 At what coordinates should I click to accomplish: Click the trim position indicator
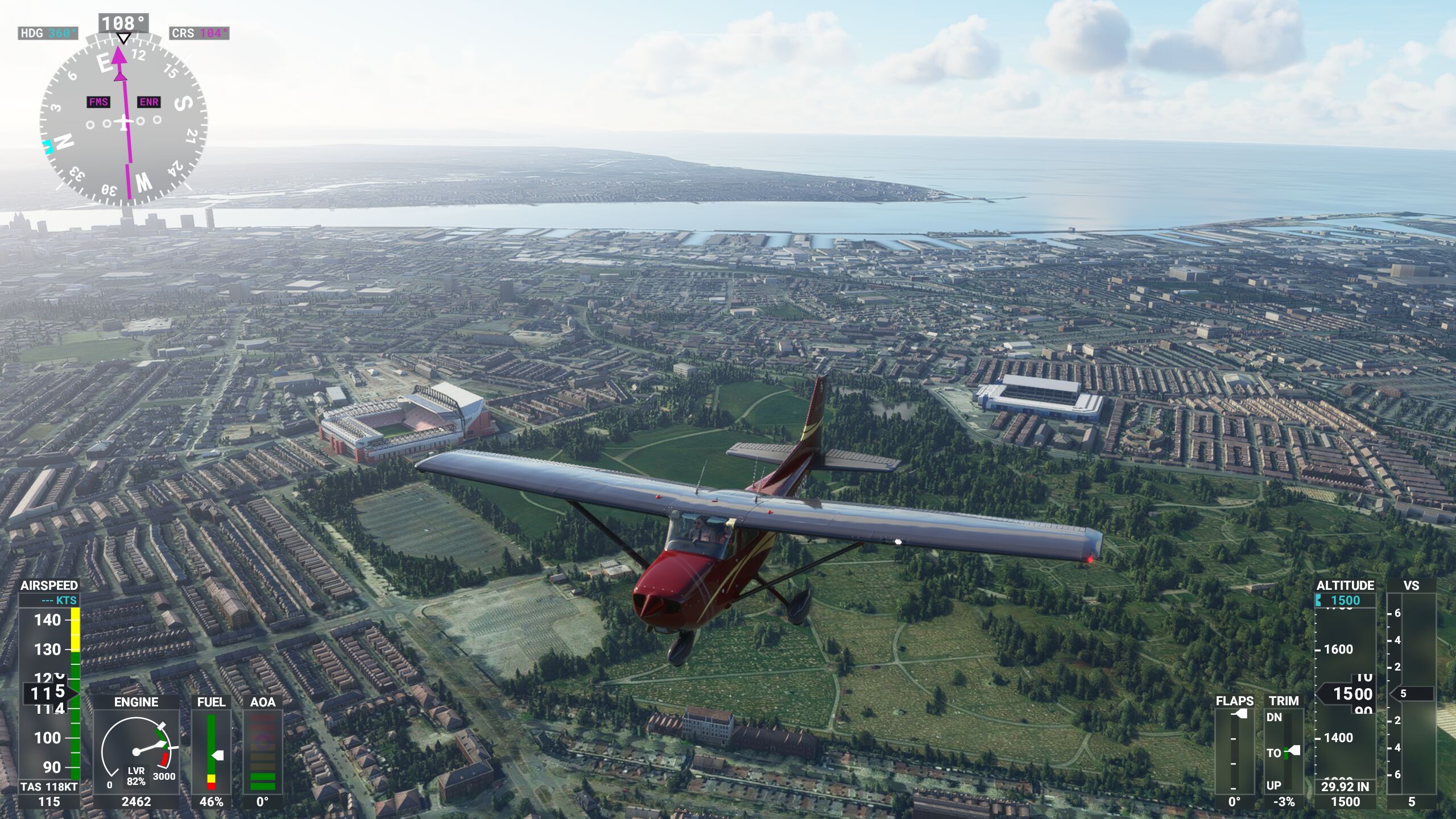1284,751
